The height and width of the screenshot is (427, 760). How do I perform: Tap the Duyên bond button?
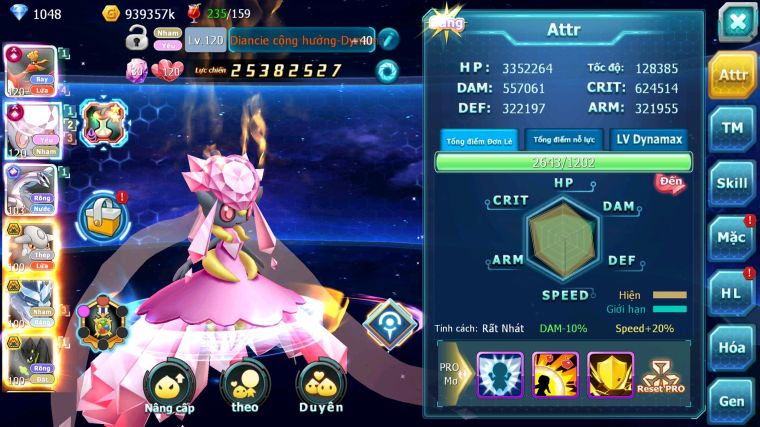click(x=321, y=389)
